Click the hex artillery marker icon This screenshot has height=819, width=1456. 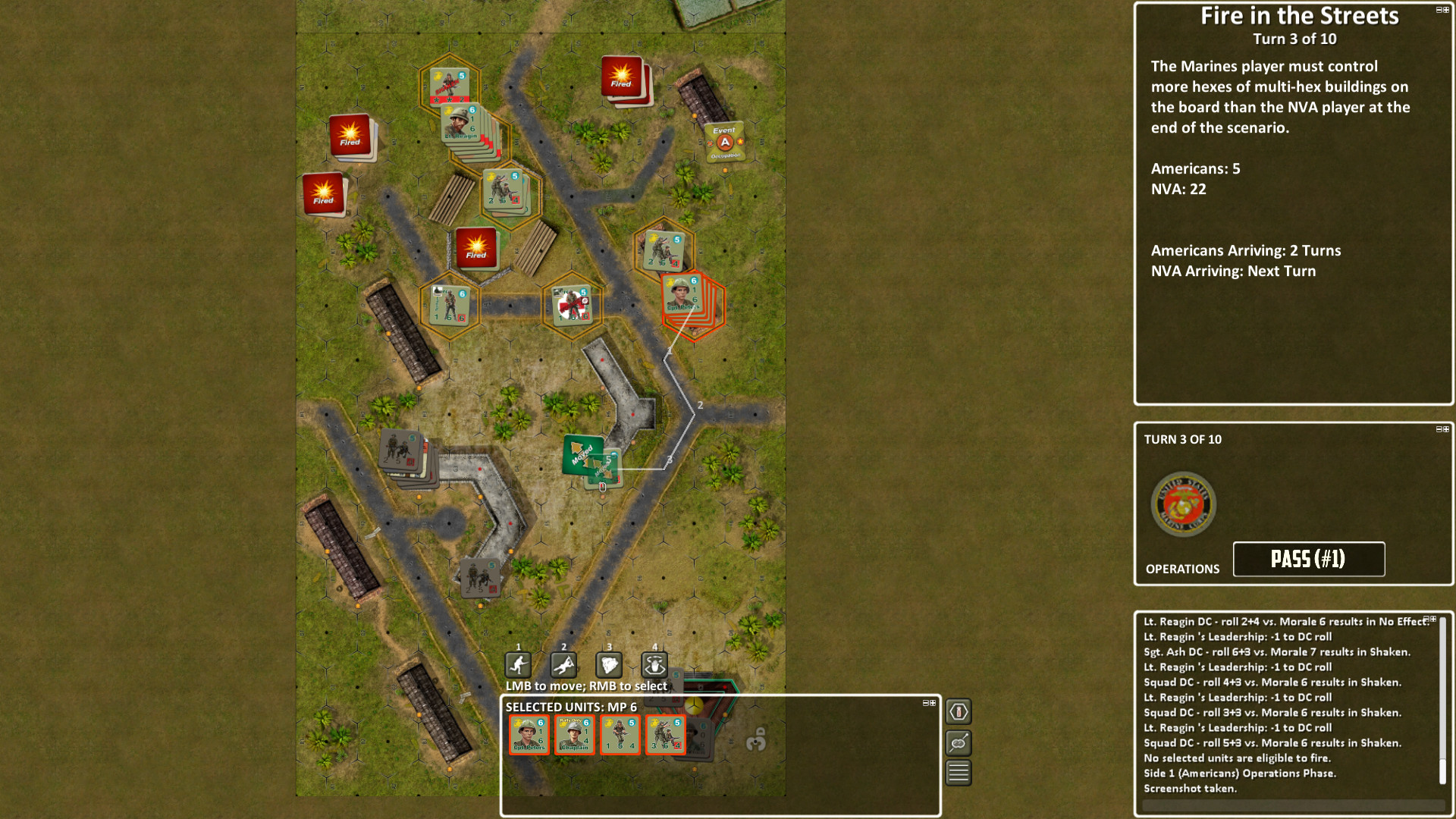958,711
